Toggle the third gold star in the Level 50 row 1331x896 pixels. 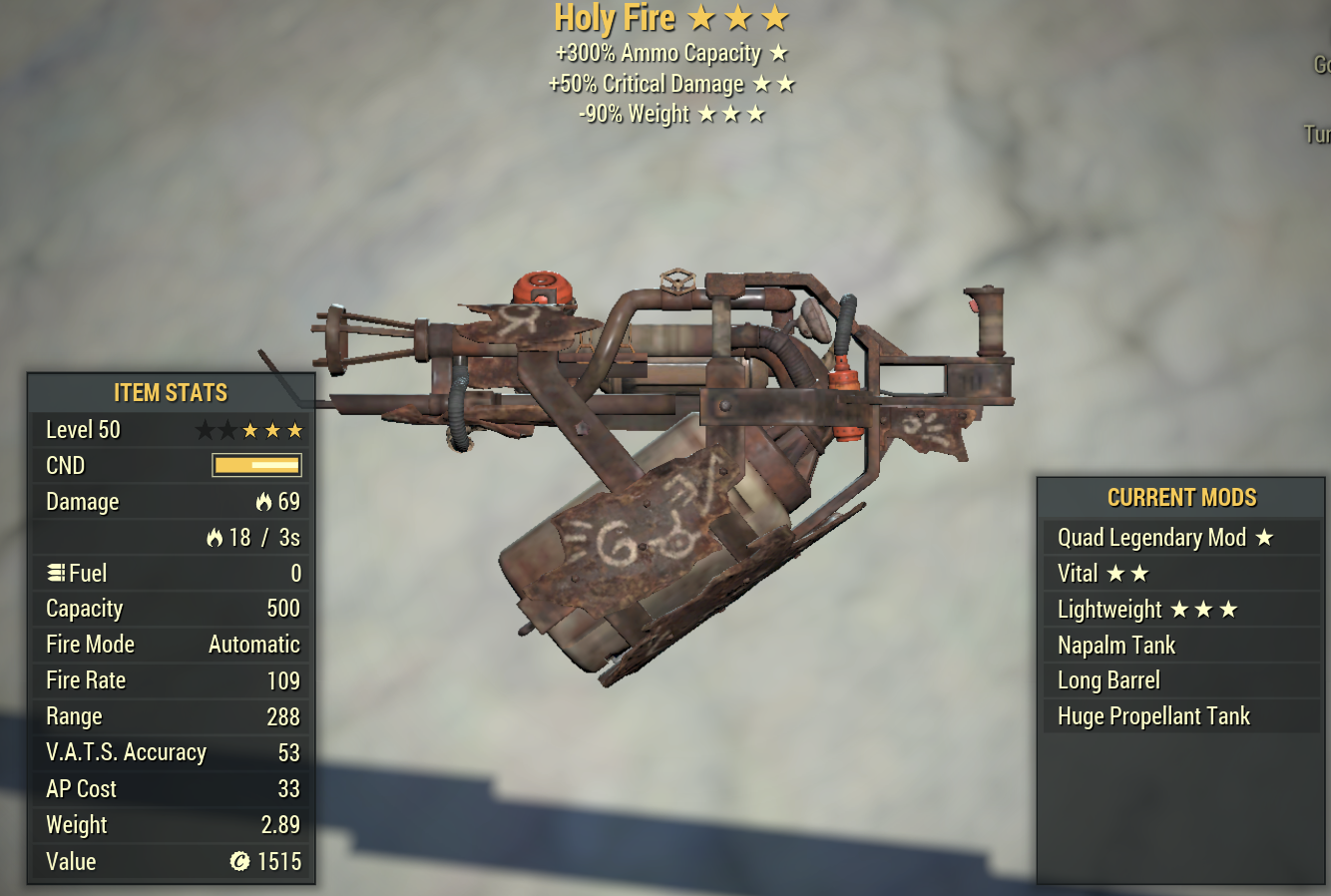click(x=250, y=430)
